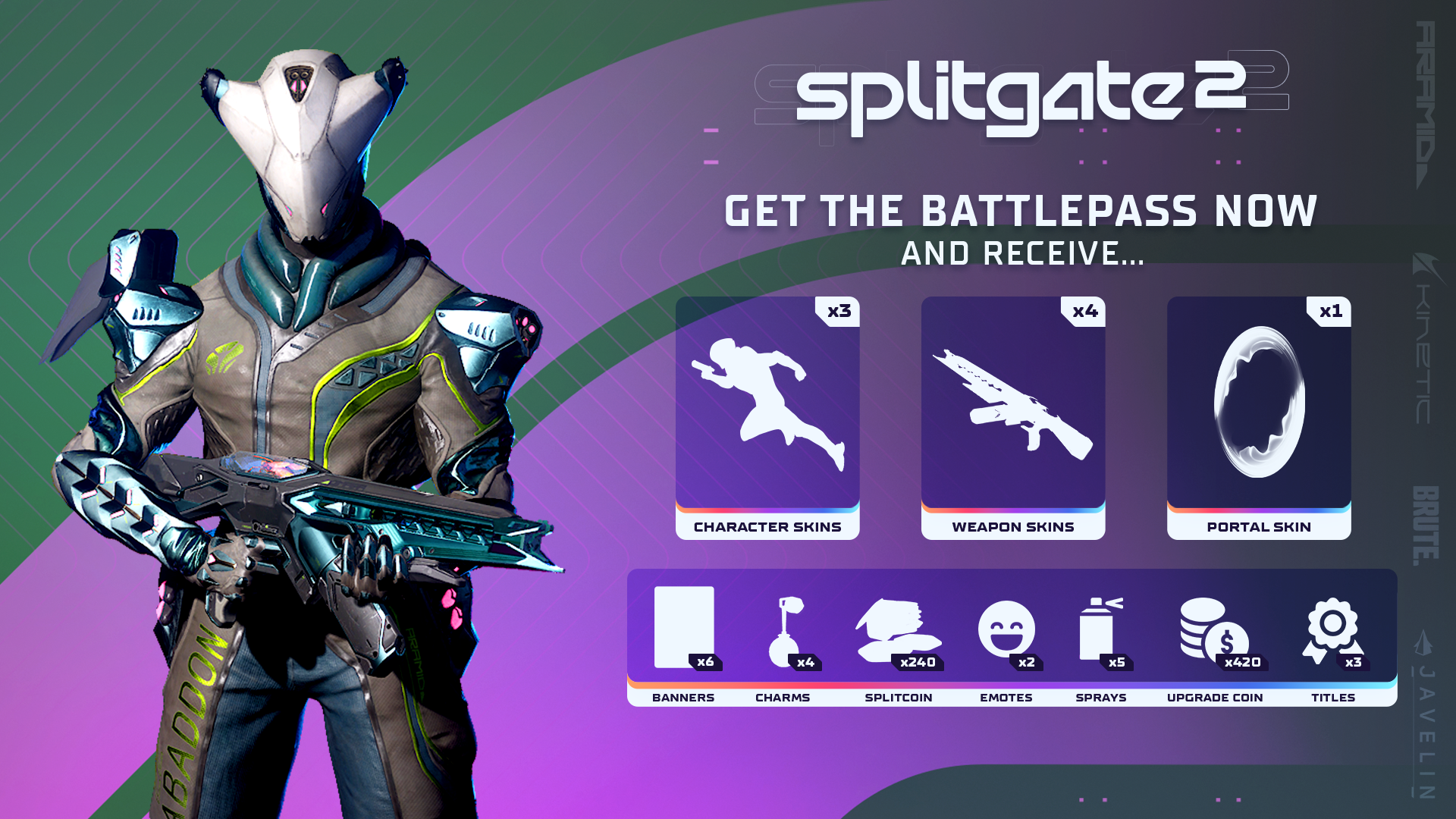This screenshot has height=819, width=1456.
Task: Select the Character Skins reward card
Action: [x=767, y=417]
